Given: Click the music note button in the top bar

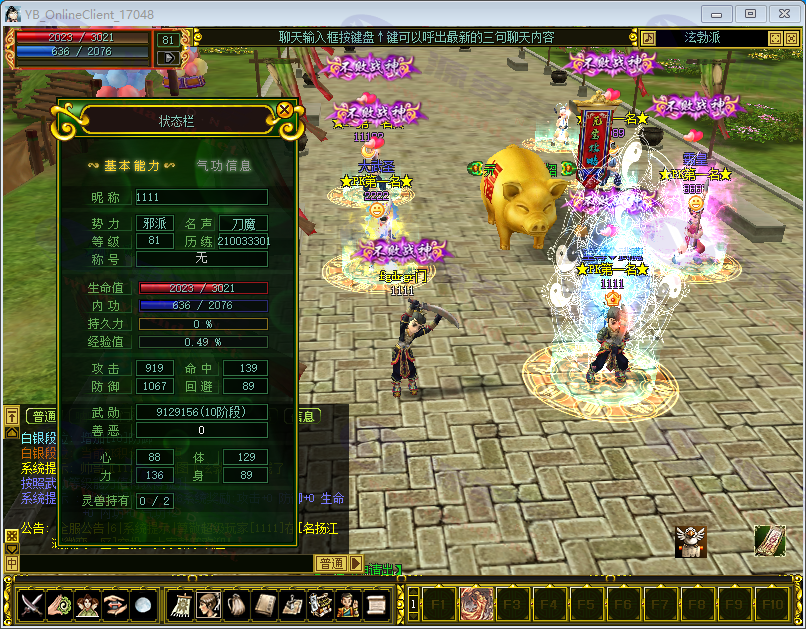Looking at the screenshot, I should [x=648, y=38].
